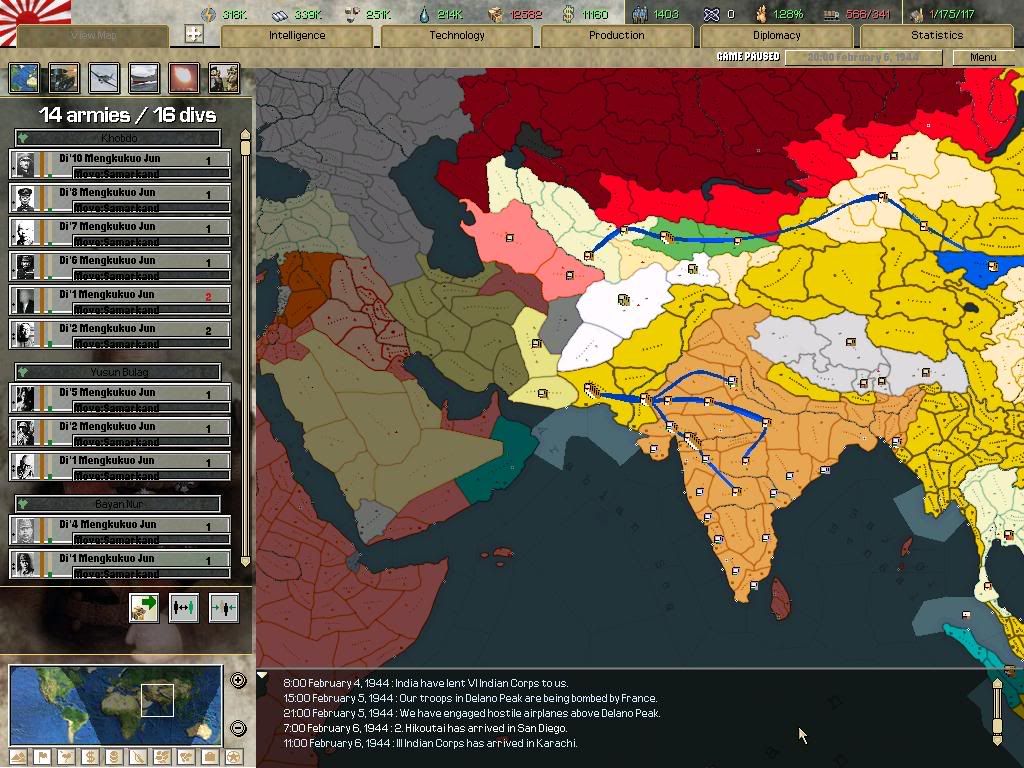The height and width of the screenshot is (768, 1024).
Task: Click the green arrow unit order button
Action: (x=144, y=608)
